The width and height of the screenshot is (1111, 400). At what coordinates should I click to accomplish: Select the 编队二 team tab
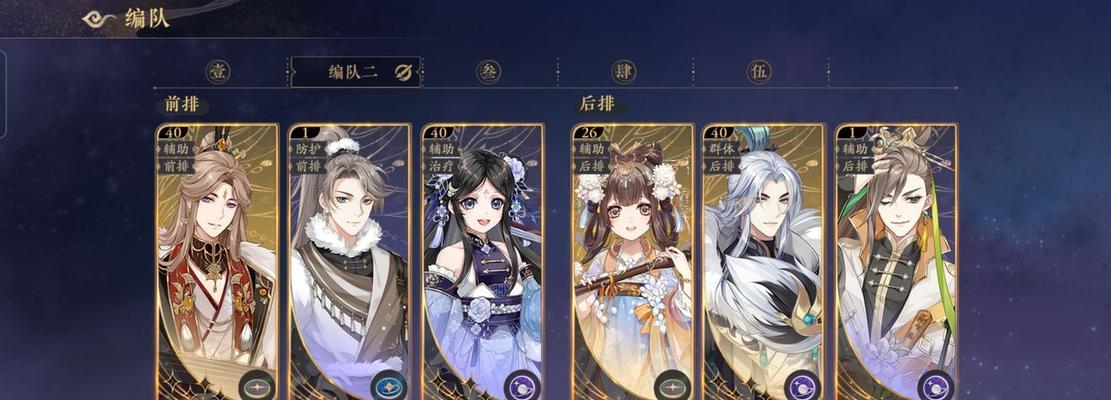tap(353, 72)
